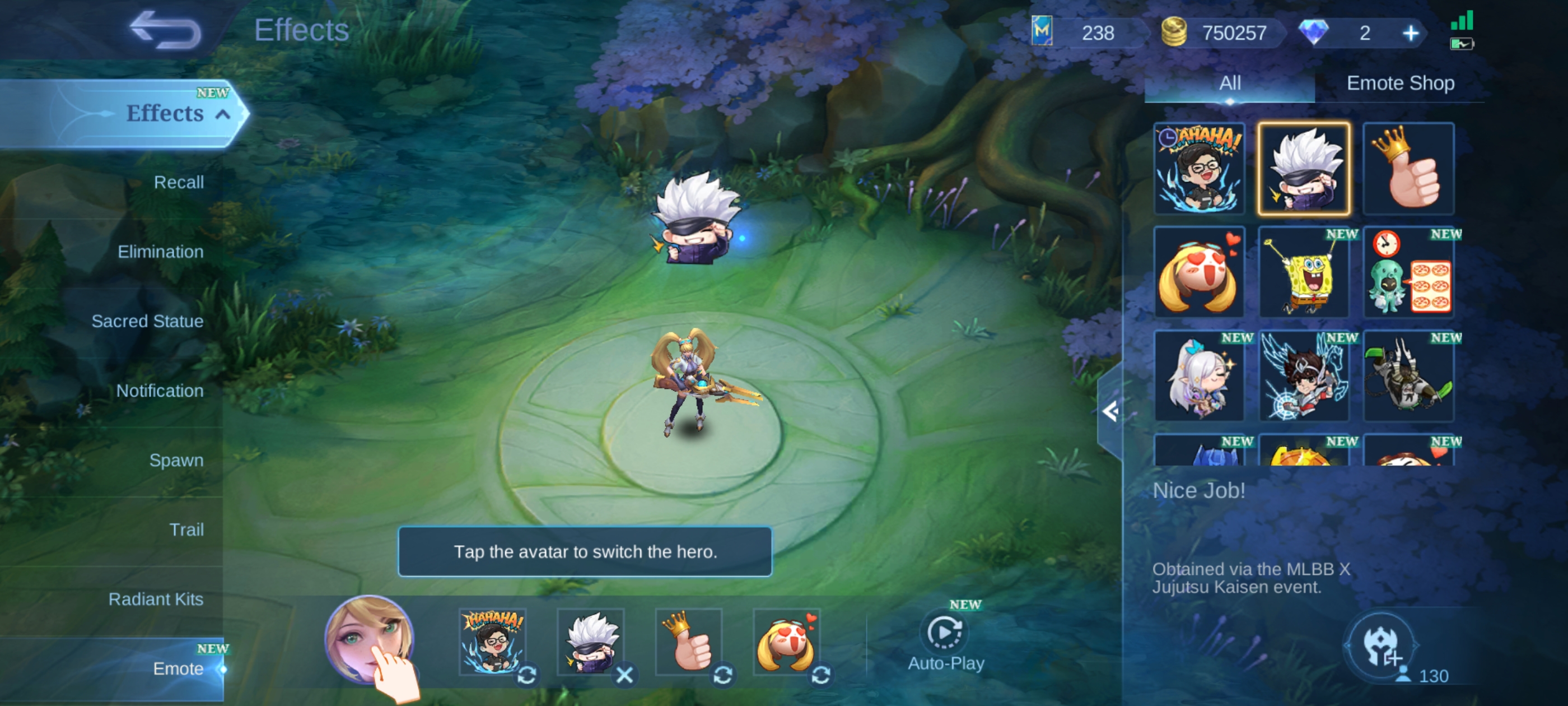
Task: Pick the SpongeBob emote
Action: tap(1303, 272)
